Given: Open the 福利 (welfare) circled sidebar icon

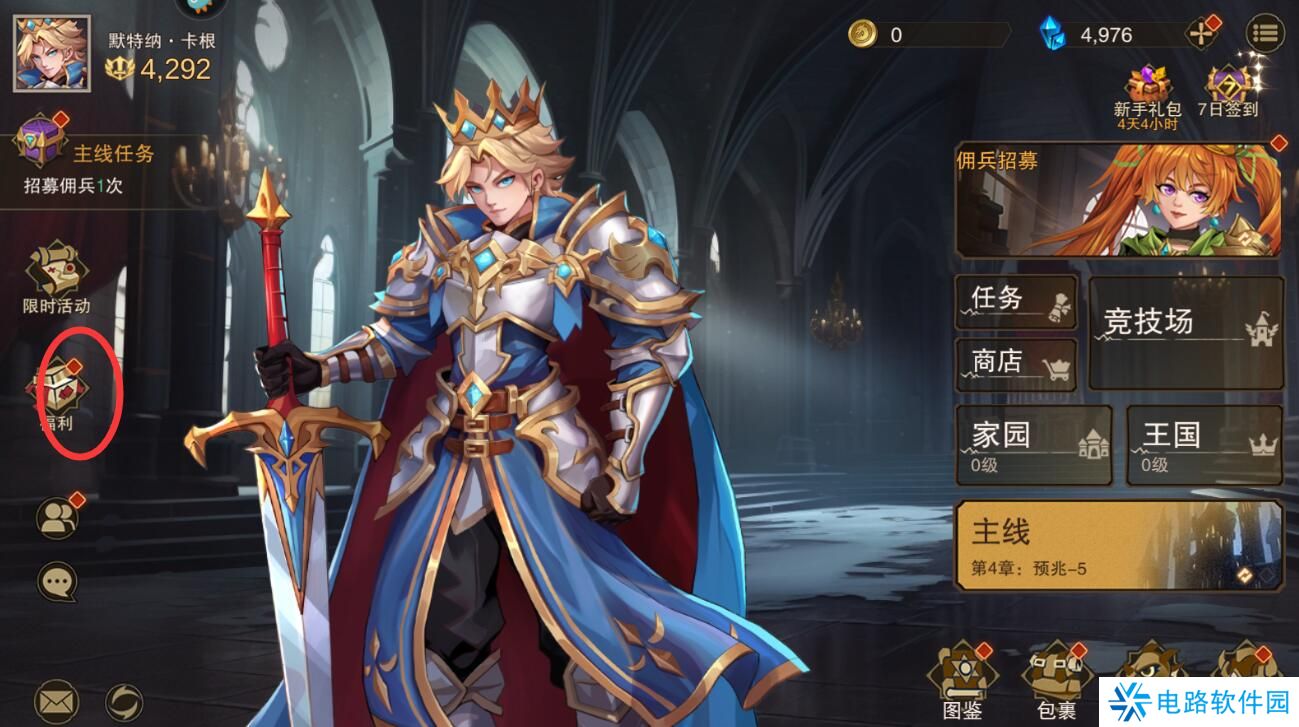Looking at the screenshot, I should coord(57,385).
